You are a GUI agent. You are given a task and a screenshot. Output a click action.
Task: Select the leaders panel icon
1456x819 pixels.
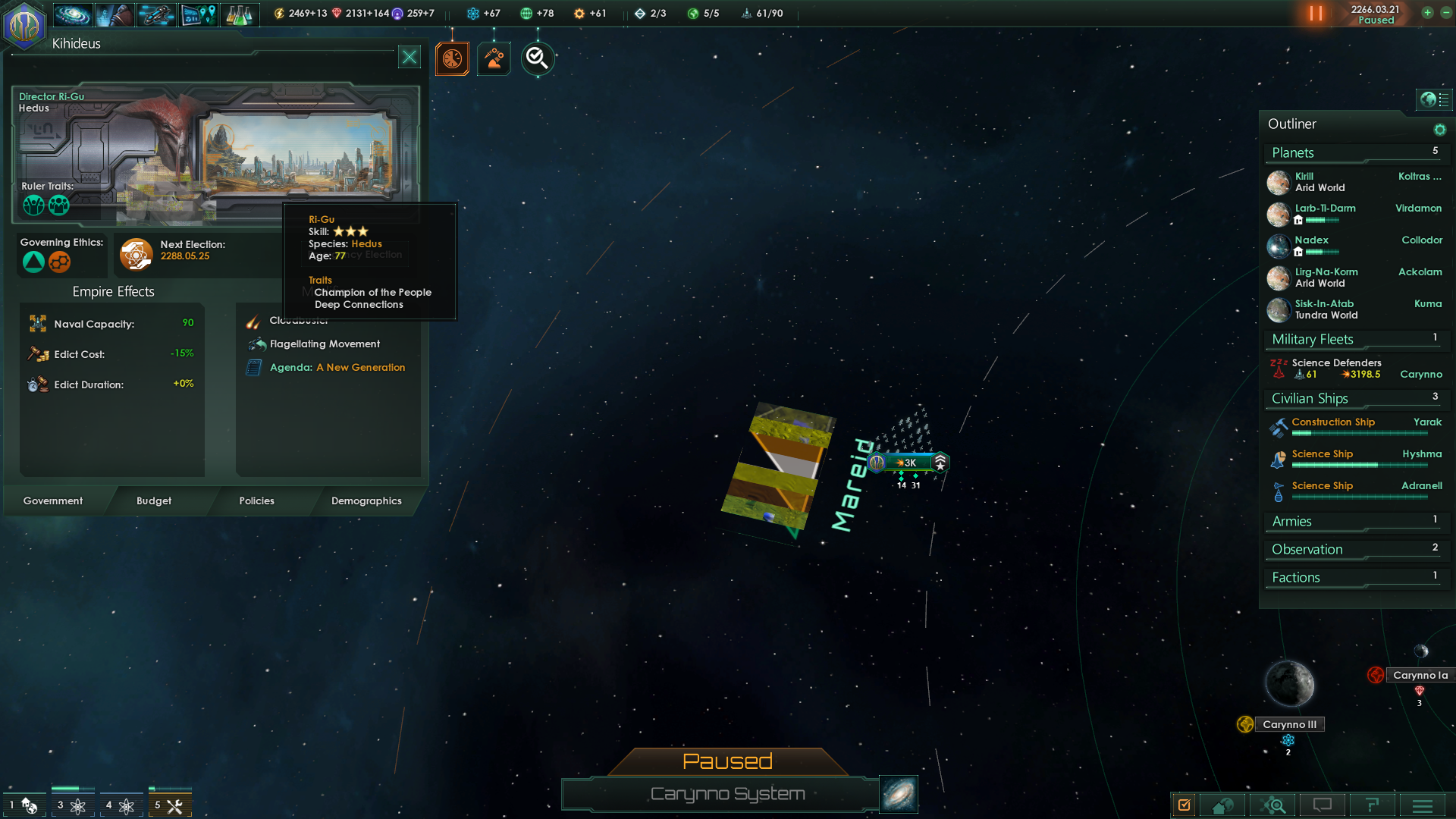[115, 14]
